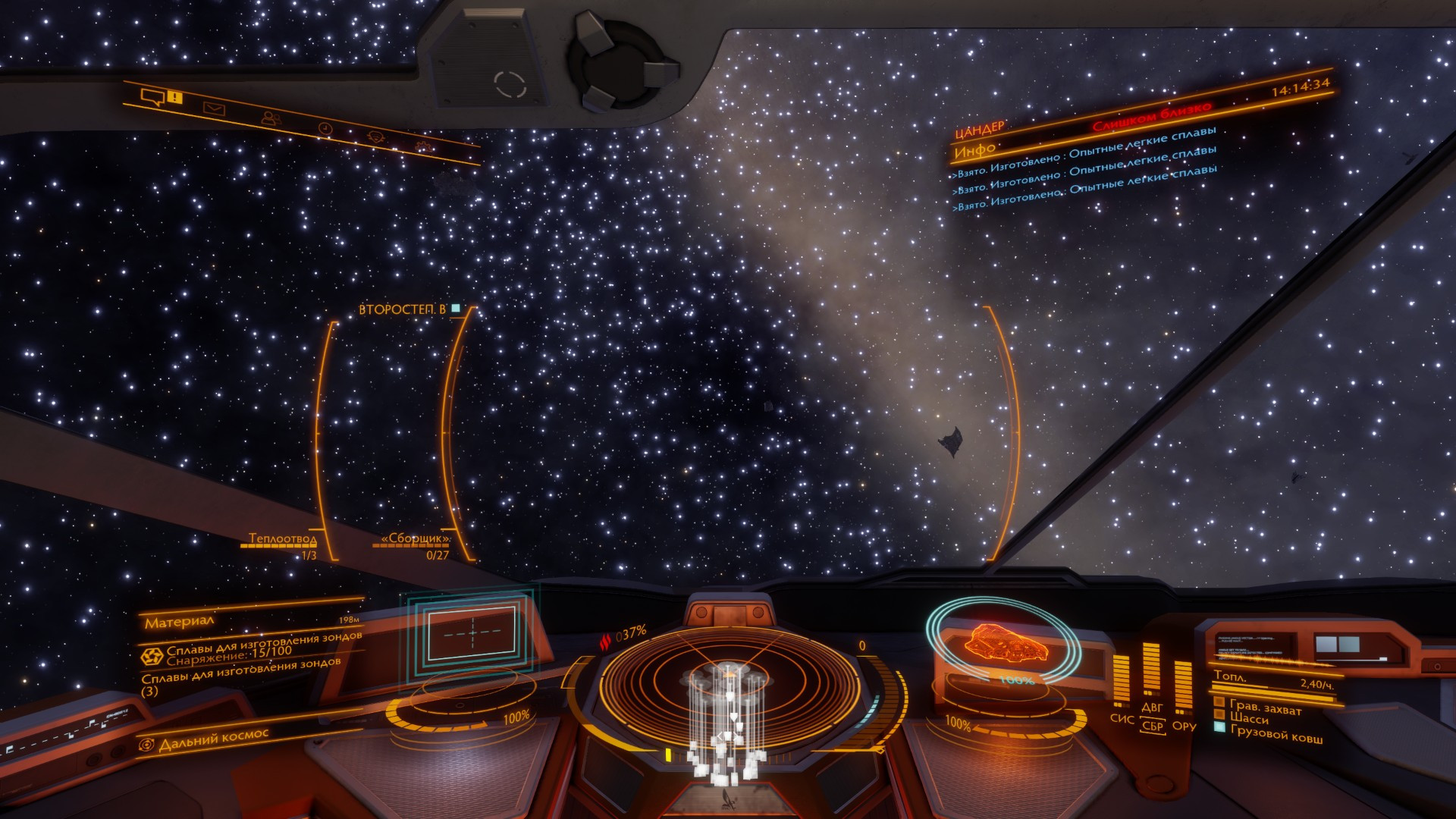Show the friends list people icon

pyautogui.click(x=270, y=118)
